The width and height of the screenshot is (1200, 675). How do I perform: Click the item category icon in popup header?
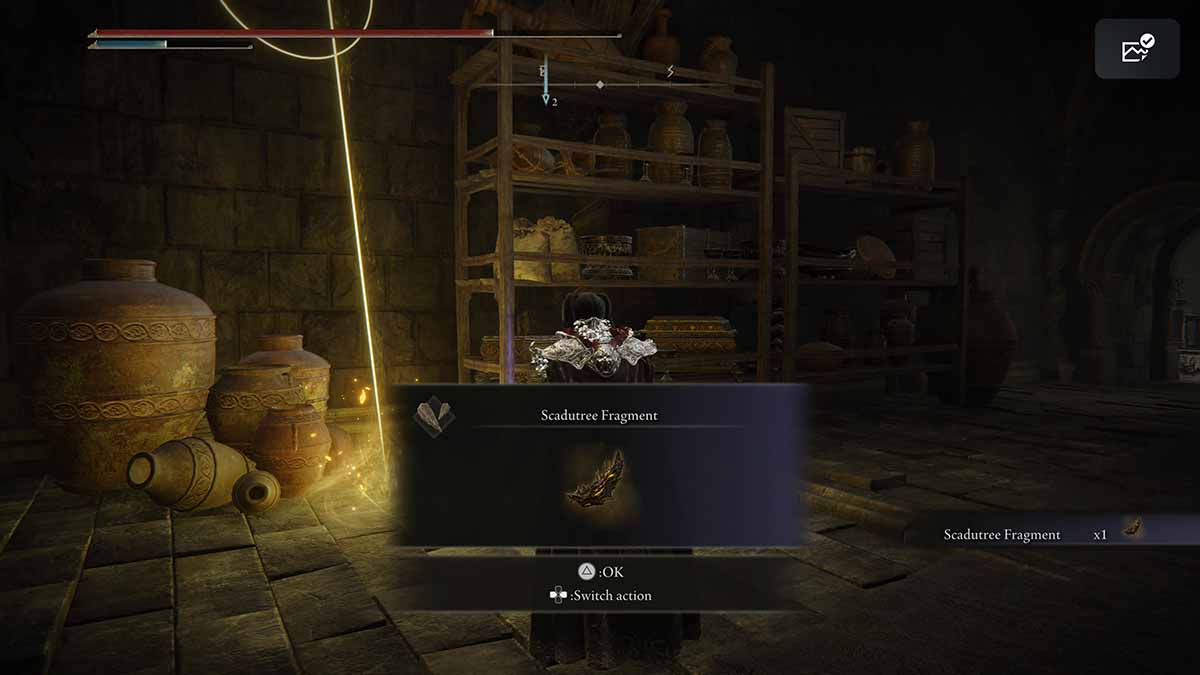click(434, 416)
